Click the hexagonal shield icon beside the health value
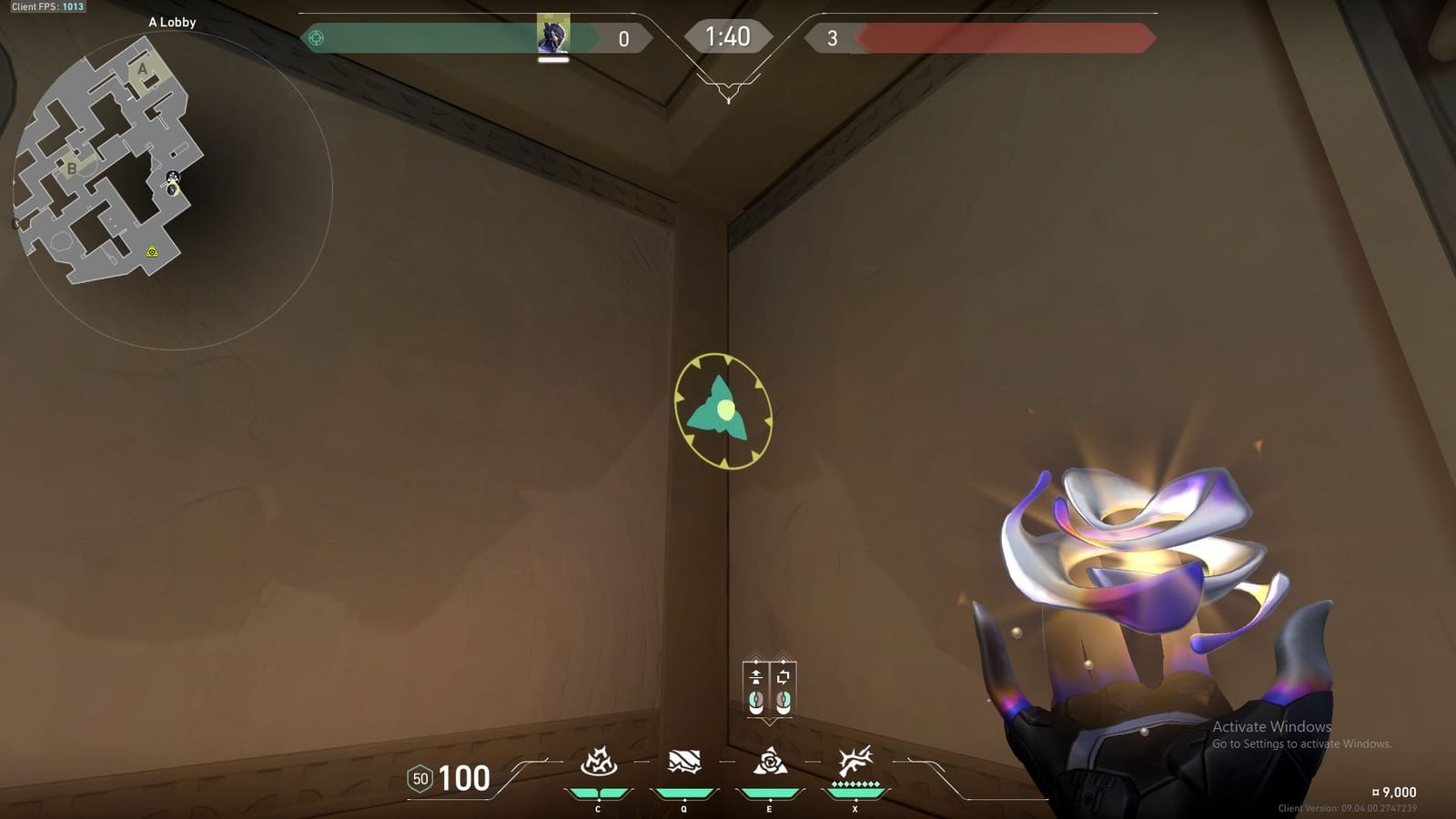 (420, 779)
